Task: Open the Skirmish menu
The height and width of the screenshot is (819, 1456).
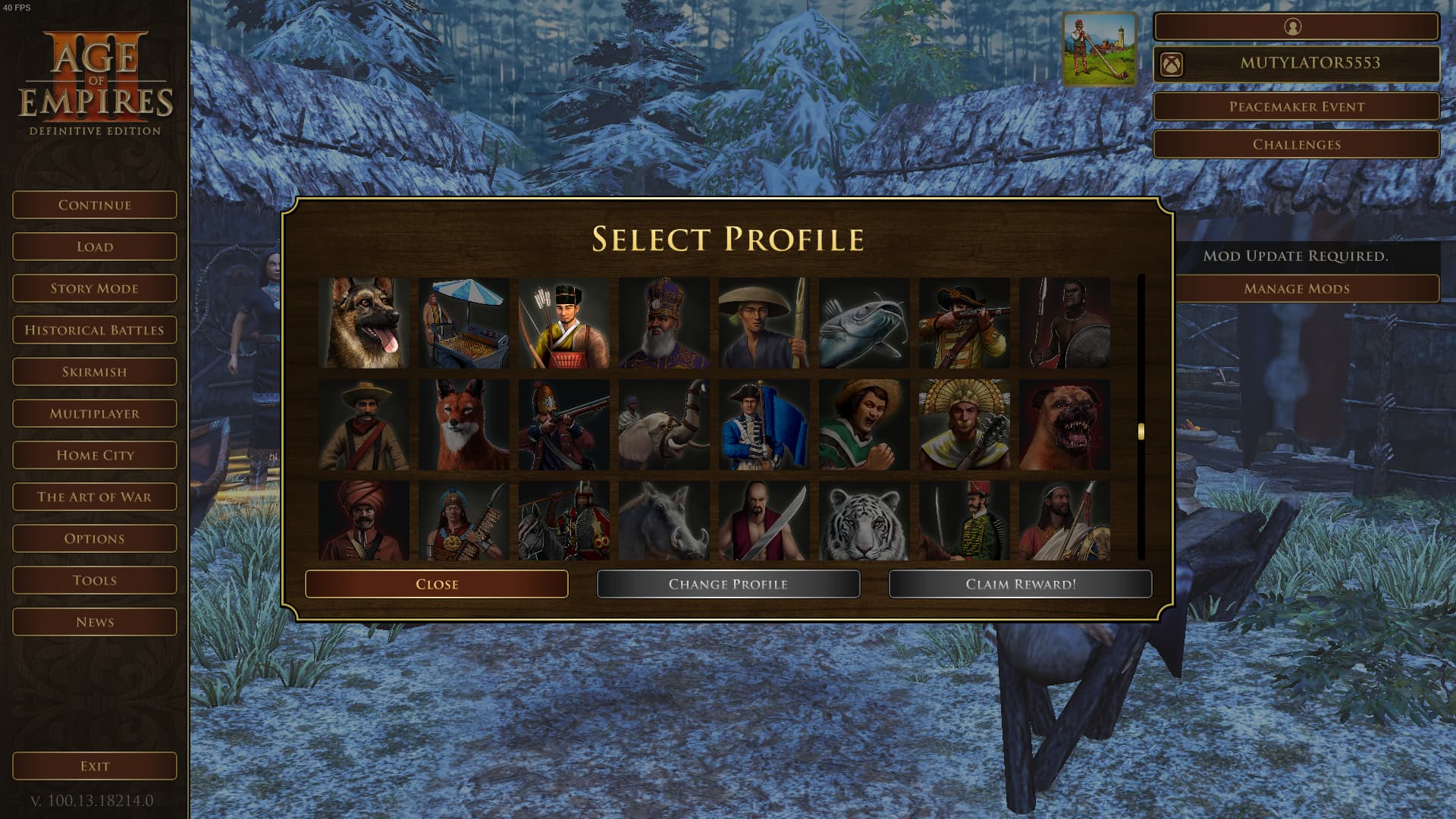Action: 95,372
